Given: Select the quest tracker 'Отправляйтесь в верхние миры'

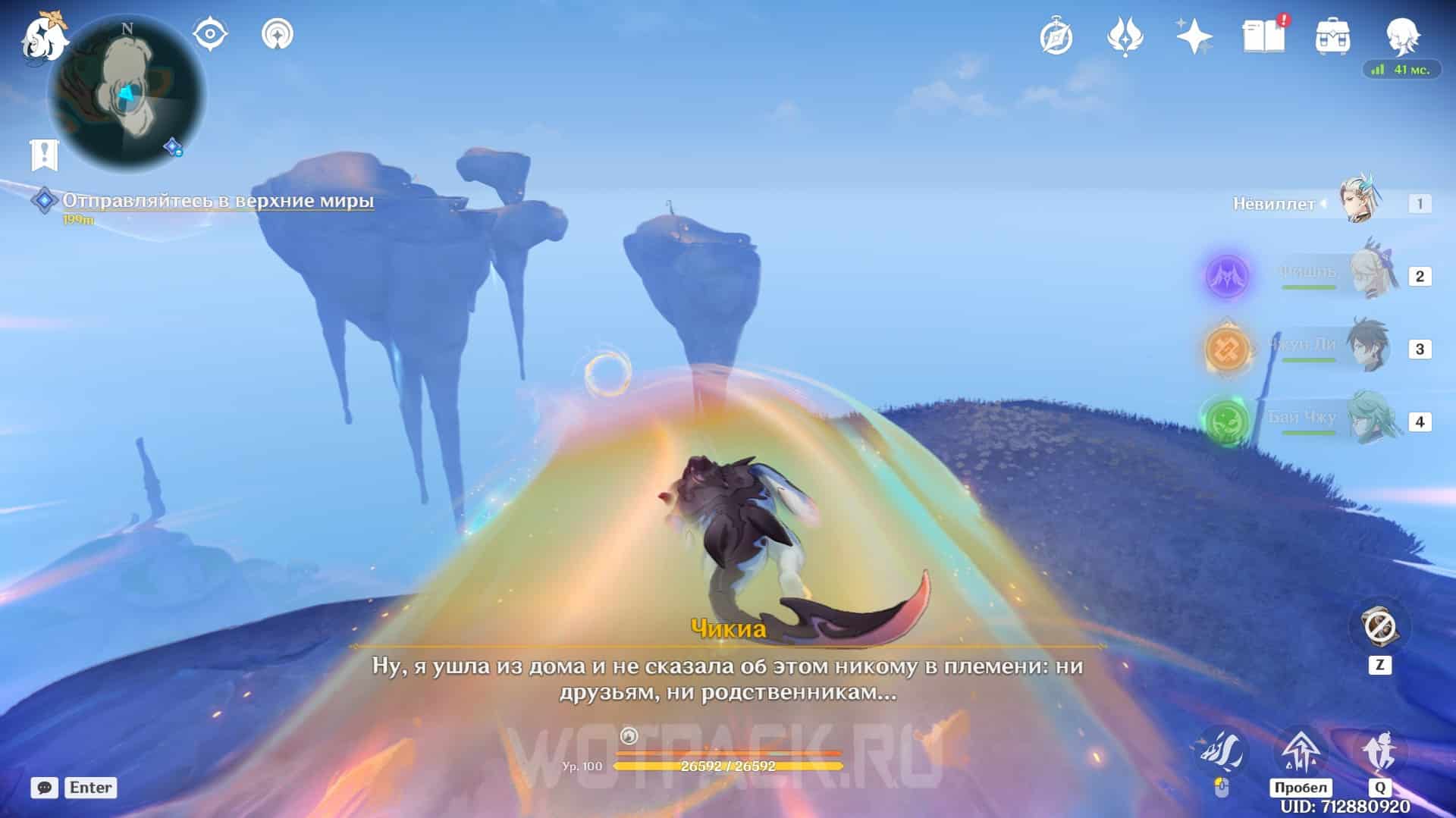Looking at the screenshot, I should [218, 201].
